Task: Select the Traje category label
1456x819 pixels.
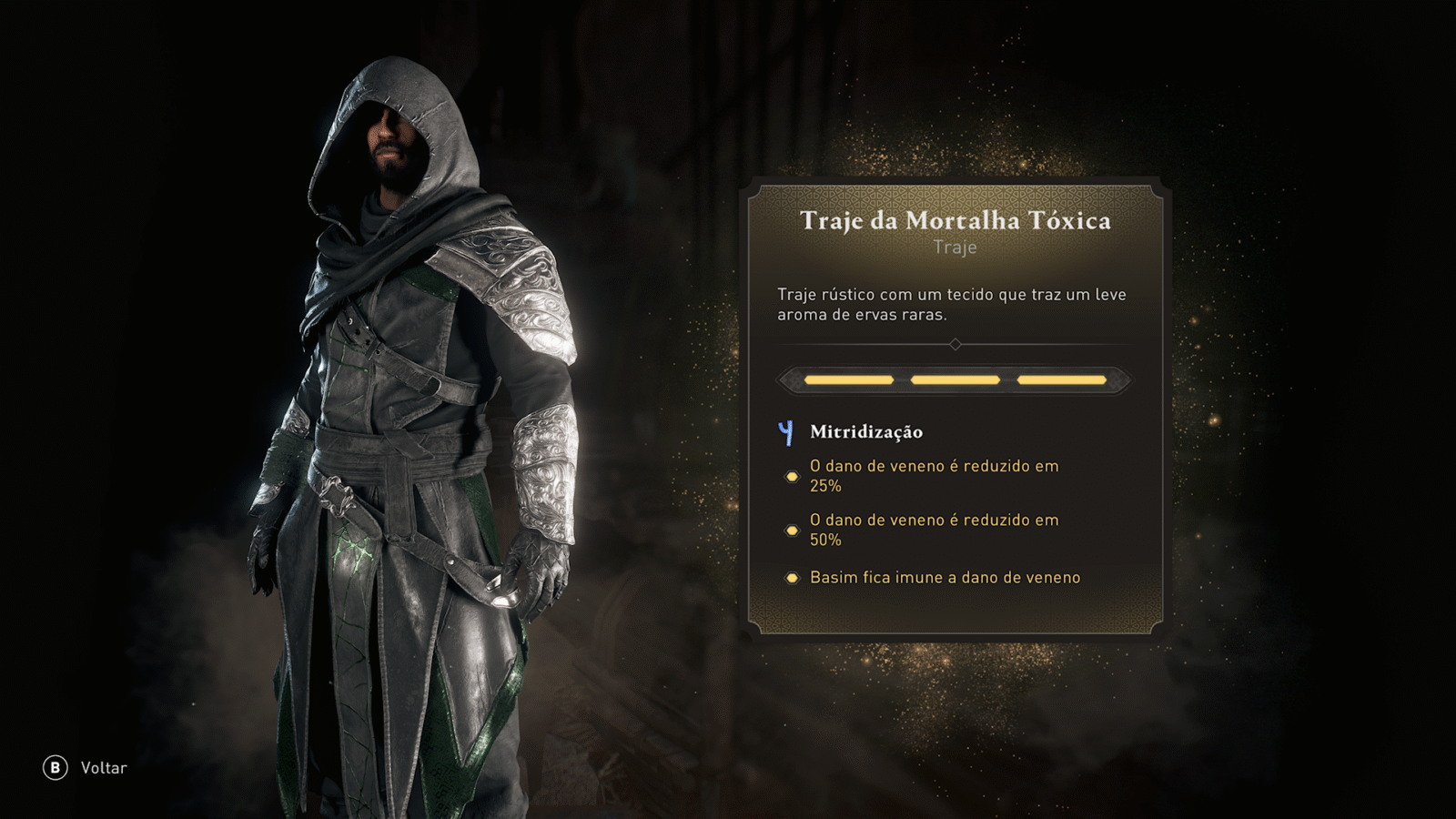Action: pyautogui.click(x=955, y=247)
